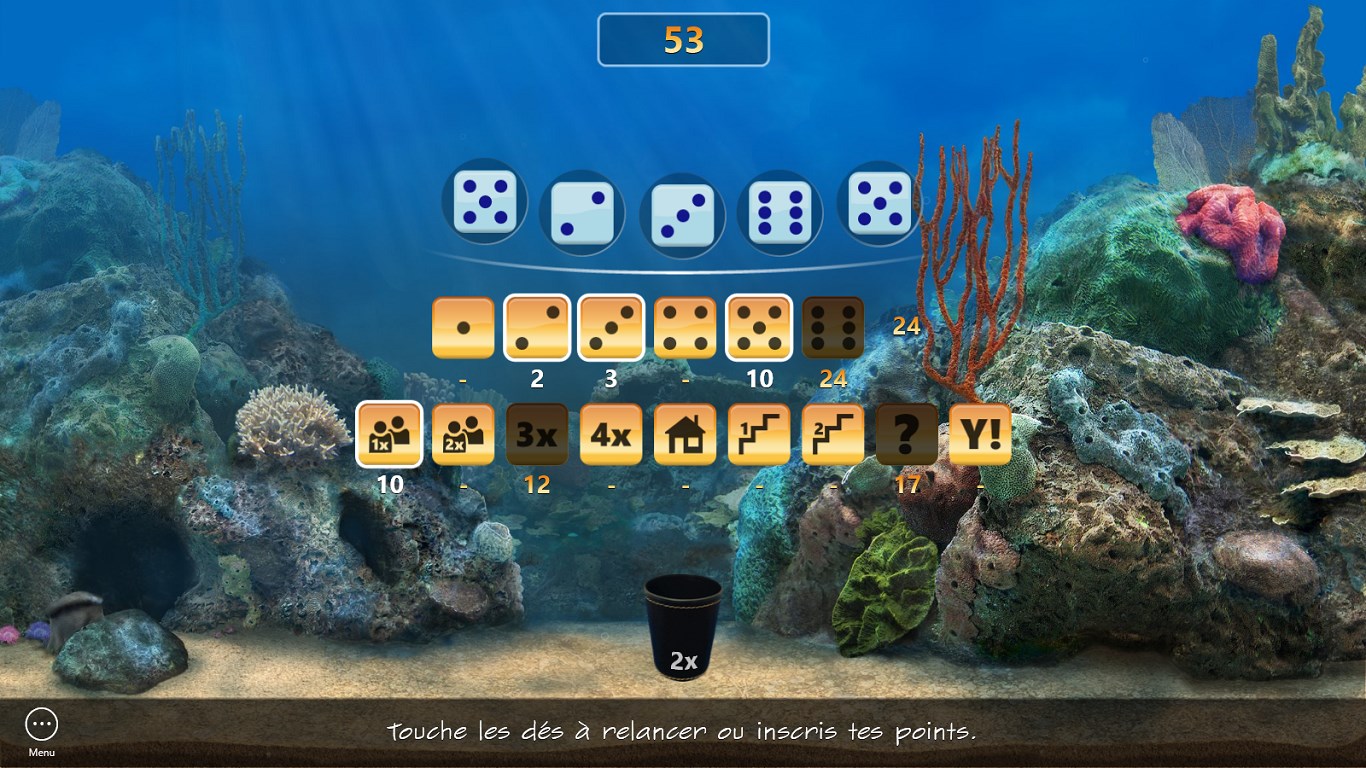This screenshot has width=1366, height=768.
Task: Open the Menu button
Action: pos(42,725)
